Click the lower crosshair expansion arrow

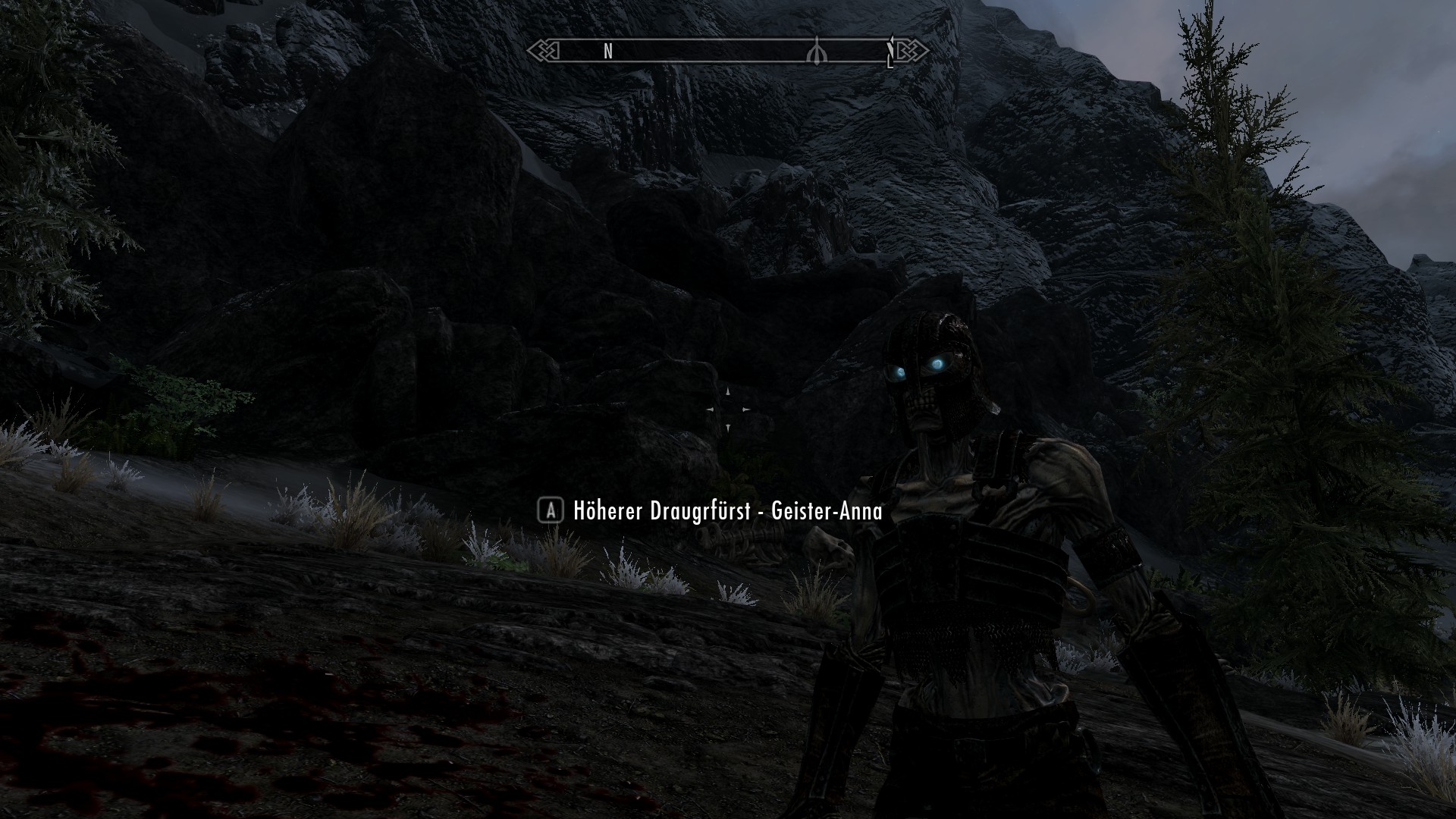click(727, 426)
